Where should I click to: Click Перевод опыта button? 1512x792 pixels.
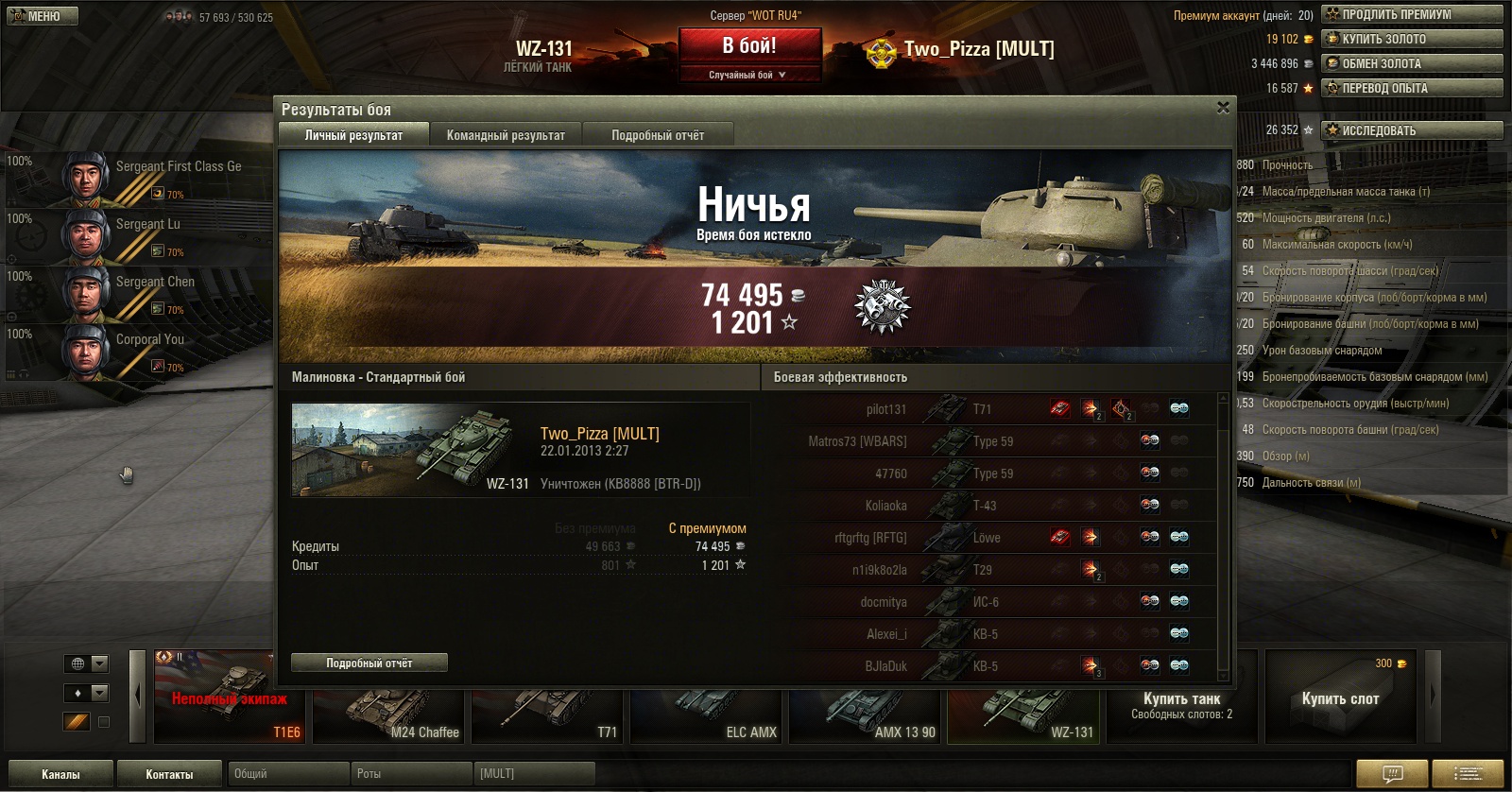point(1412,88)
